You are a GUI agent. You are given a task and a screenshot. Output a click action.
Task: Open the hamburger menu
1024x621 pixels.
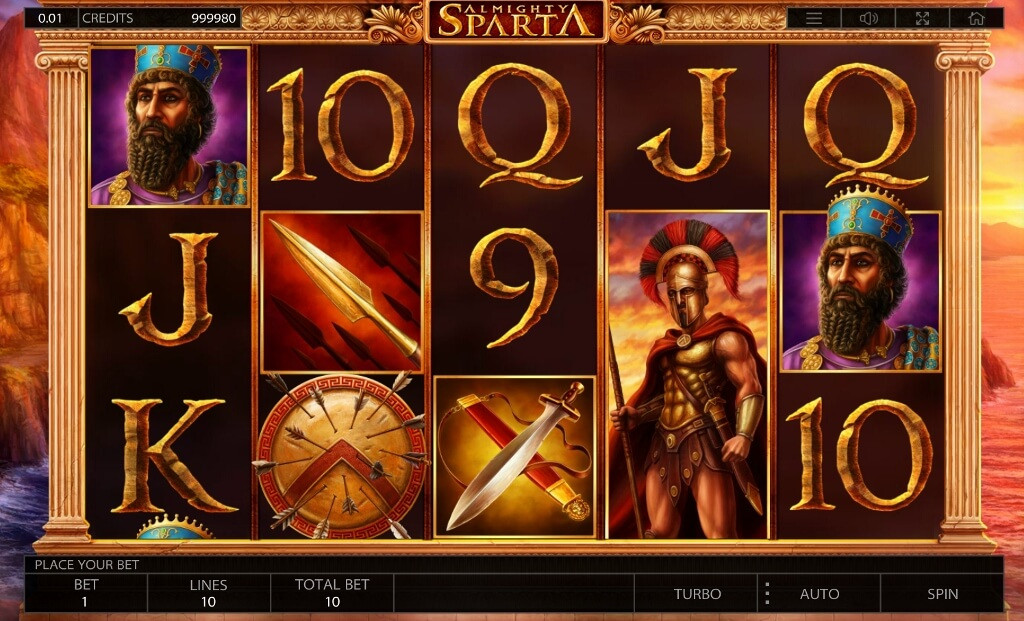(814, 18)
